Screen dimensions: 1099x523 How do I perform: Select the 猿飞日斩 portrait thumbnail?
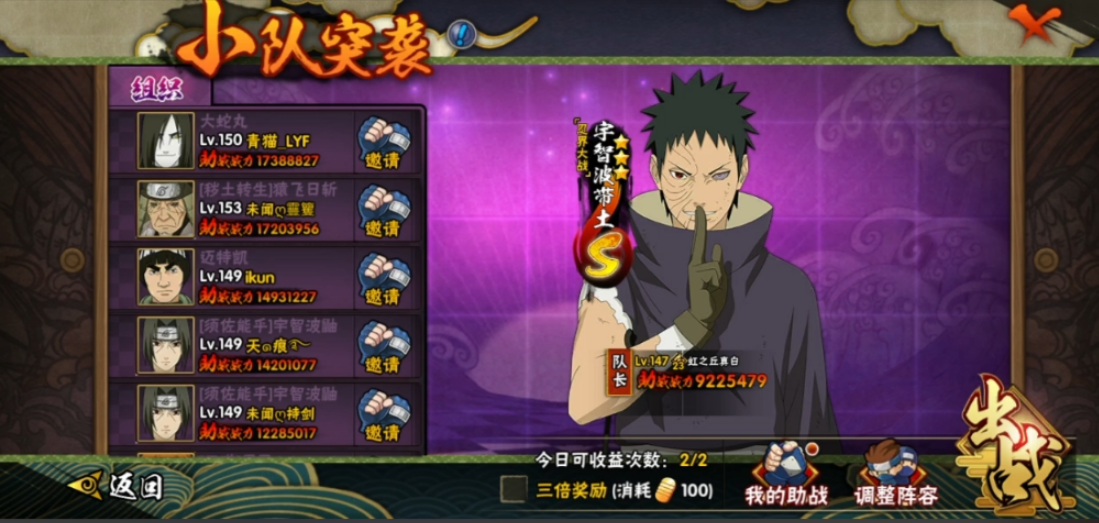tap(166, 209)
